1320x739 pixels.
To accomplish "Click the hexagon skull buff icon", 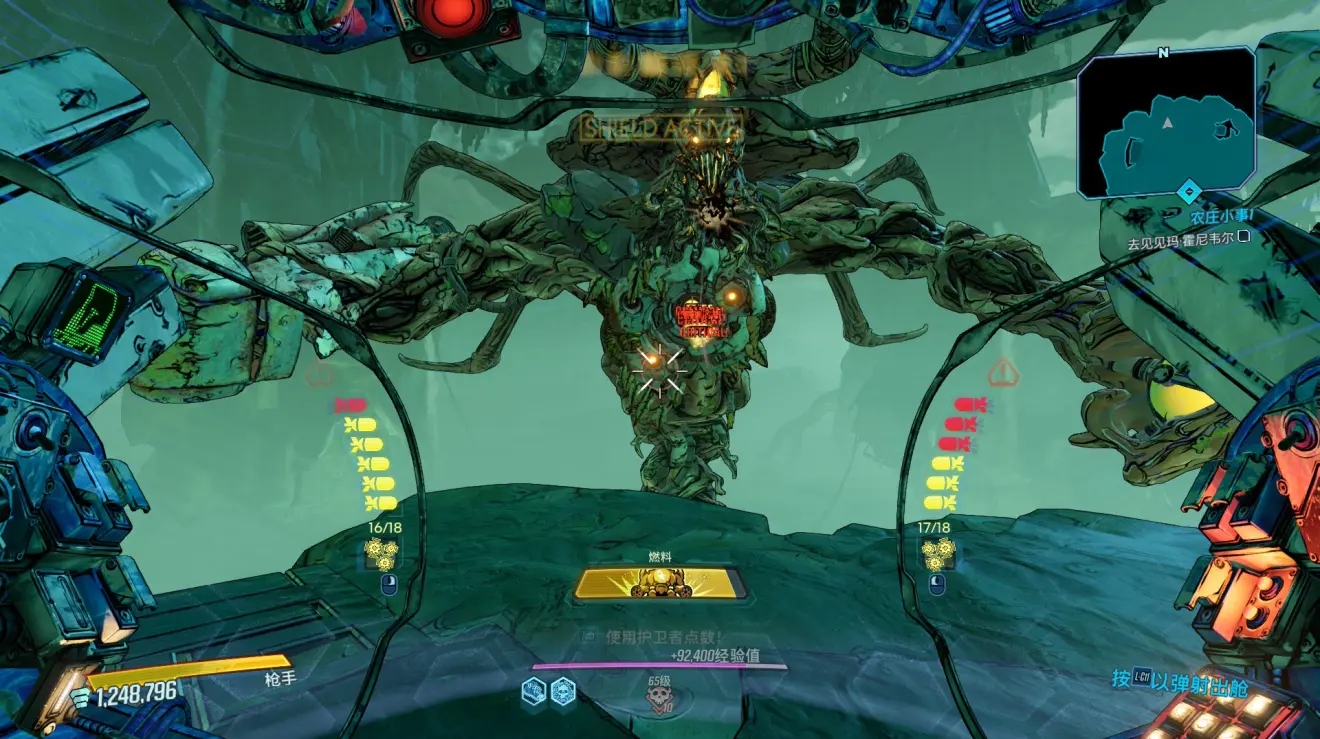I will coord(563,690).
